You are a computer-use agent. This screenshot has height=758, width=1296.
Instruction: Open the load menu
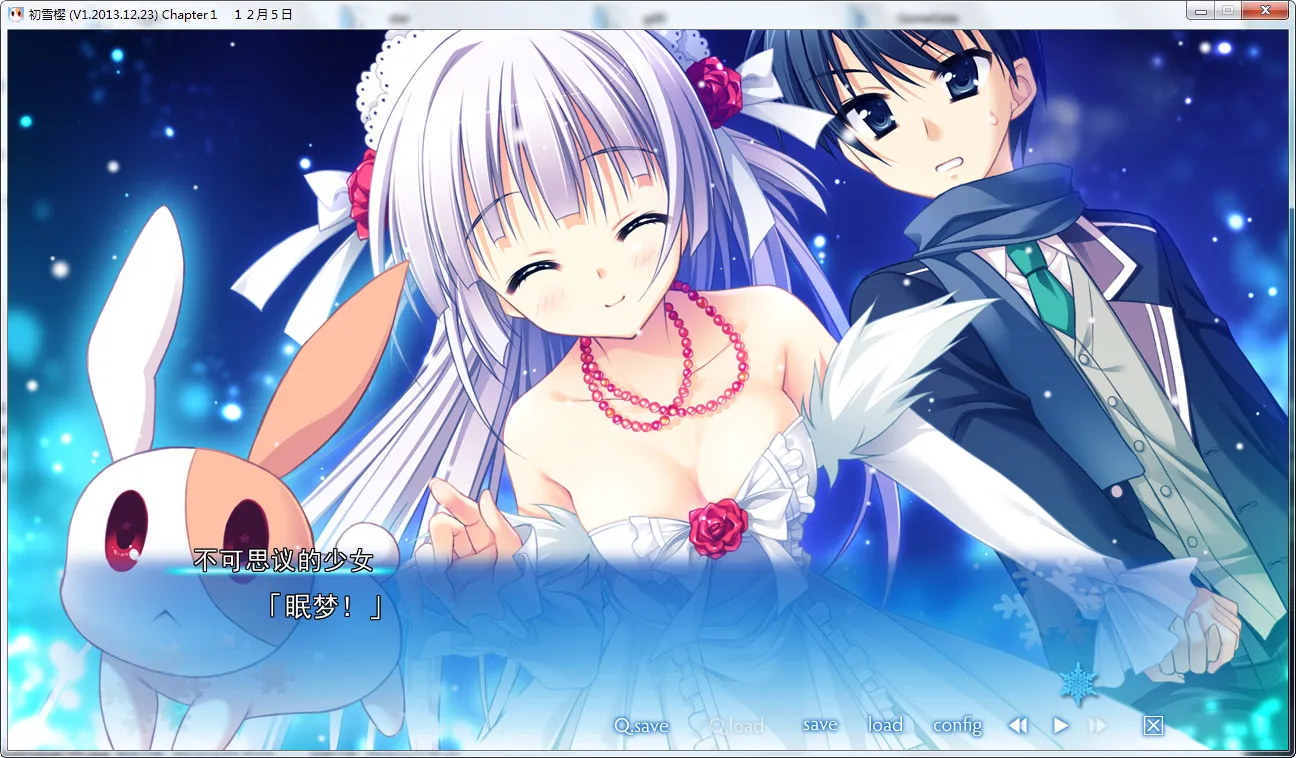tap(885, 725)
